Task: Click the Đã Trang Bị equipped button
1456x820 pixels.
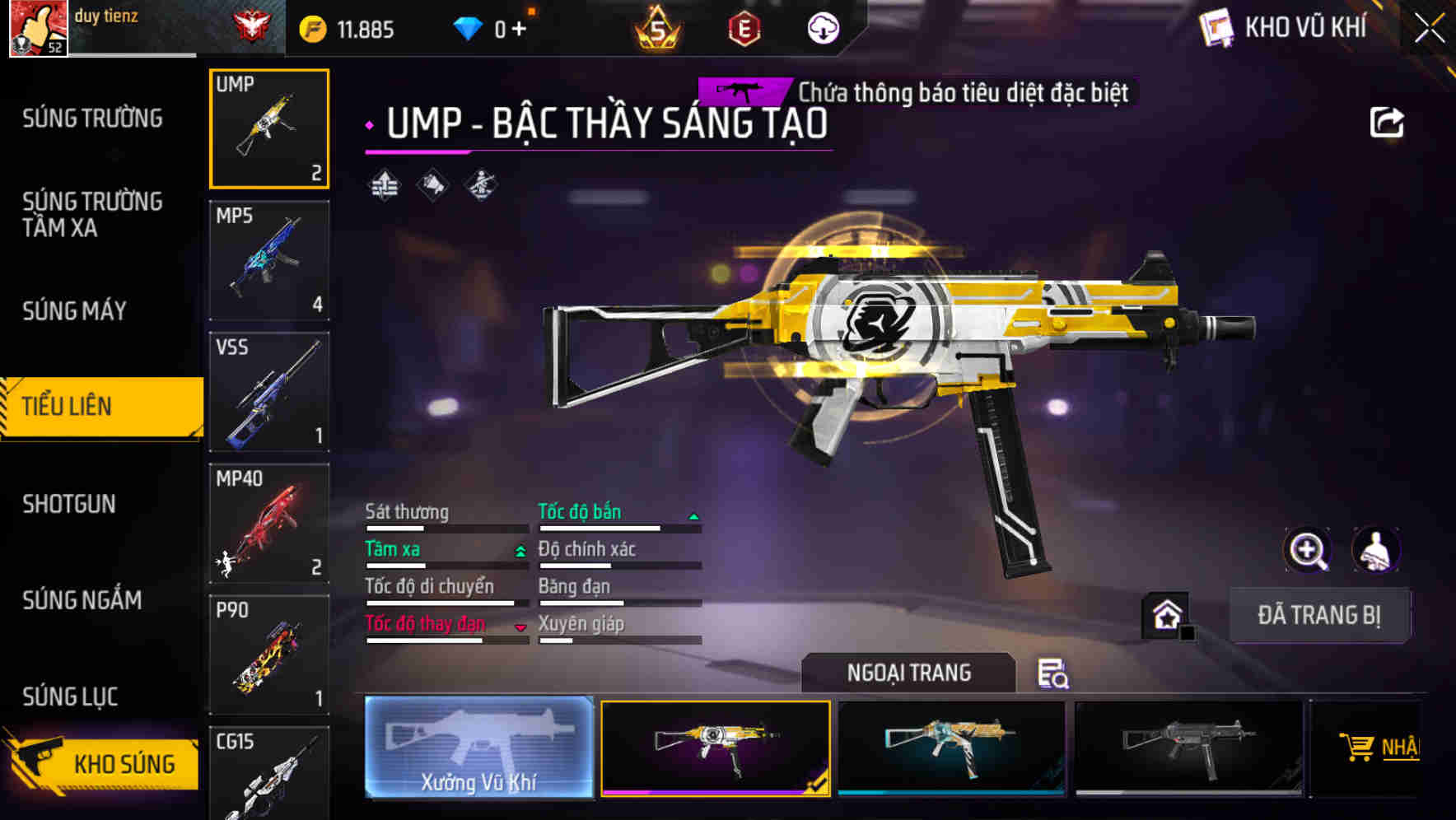Action: 1318,615
